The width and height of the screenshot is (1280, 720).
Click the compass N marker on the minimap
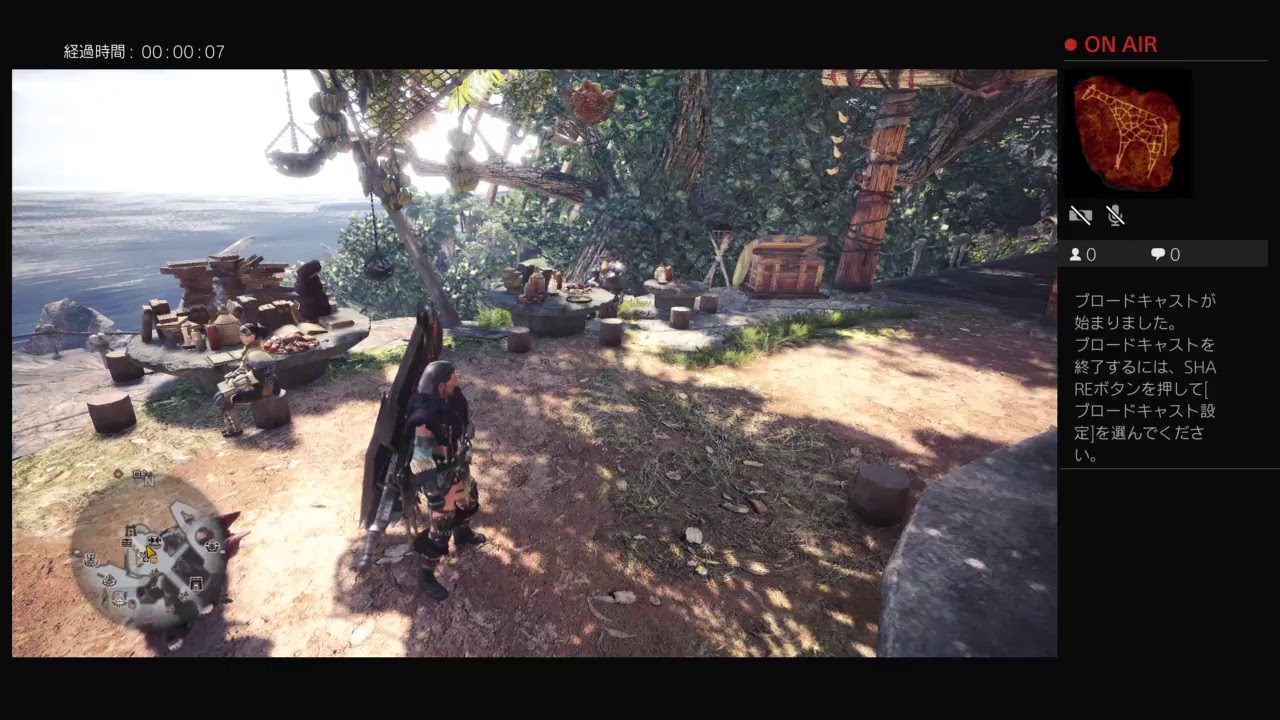click(x=149, y=482)
